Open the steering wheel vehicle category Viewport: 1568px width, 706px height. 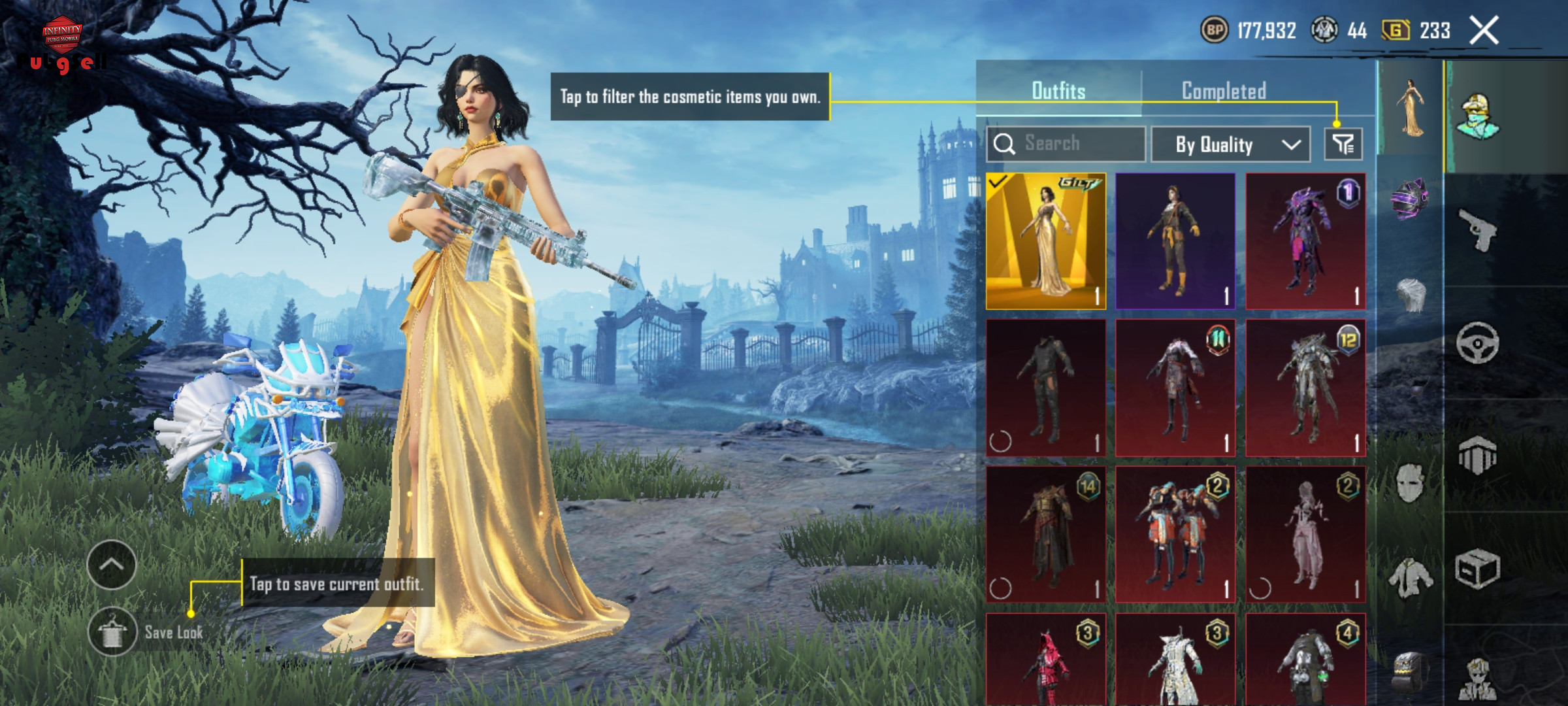point(1478,343)
